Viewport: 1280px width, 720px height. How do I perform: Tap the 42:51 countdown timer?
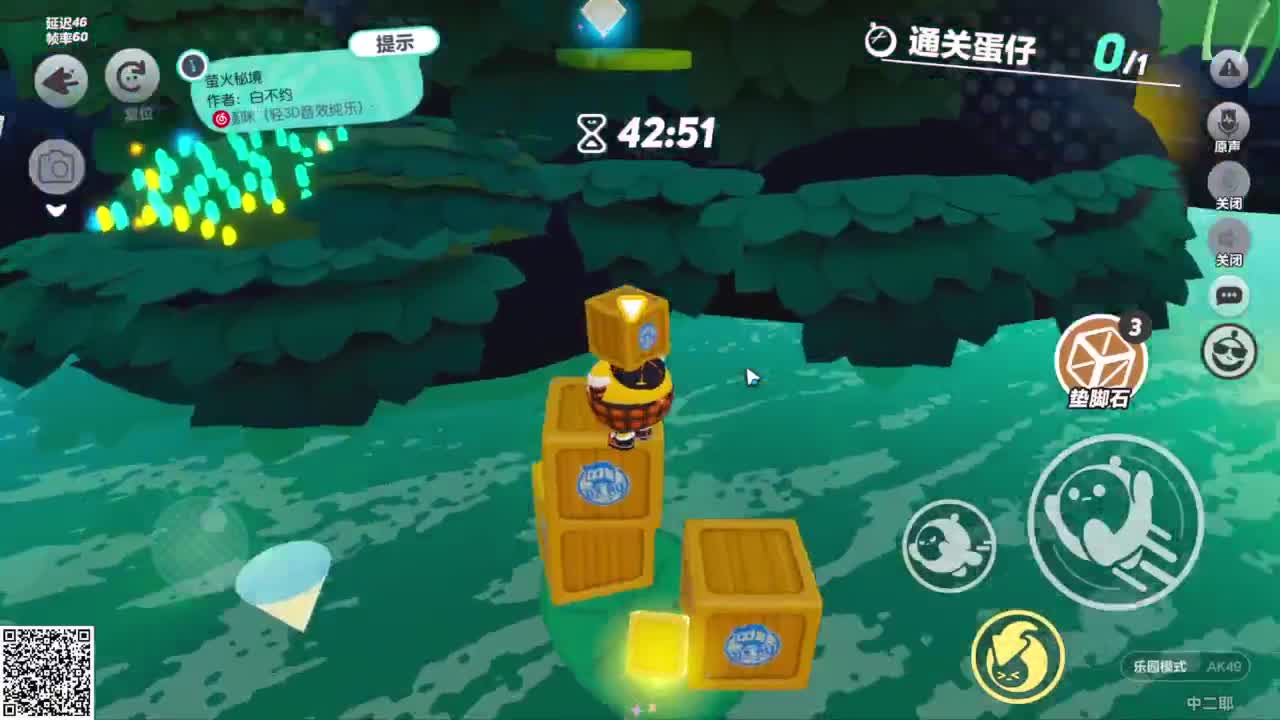click(648, 132)
